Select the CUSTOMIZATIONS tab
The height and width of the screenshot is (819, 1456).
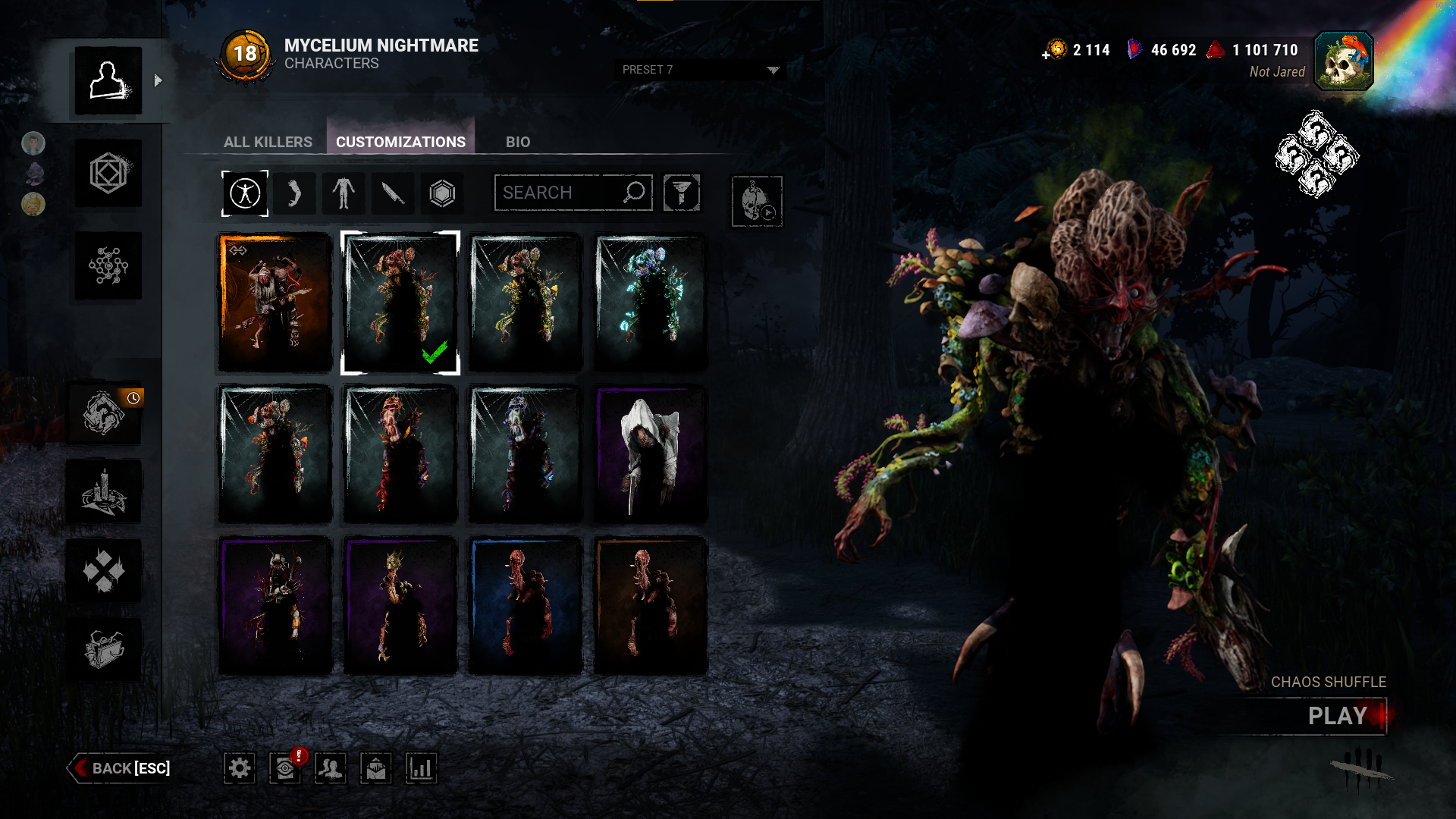(400, 142)
